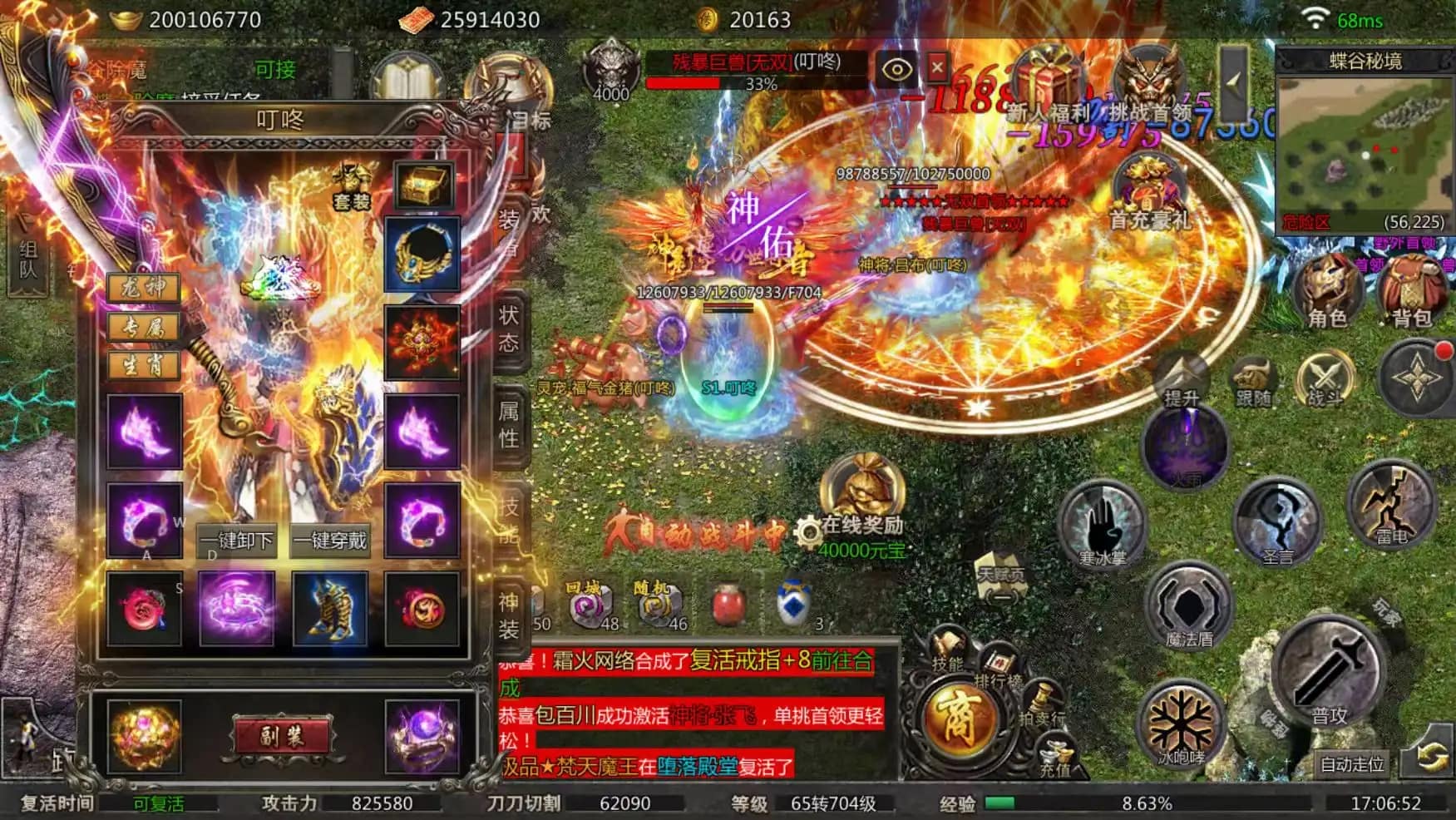Toggle the eye visibility icon
This screenshot has height=820, width=1456.
(x=896, y=68)
